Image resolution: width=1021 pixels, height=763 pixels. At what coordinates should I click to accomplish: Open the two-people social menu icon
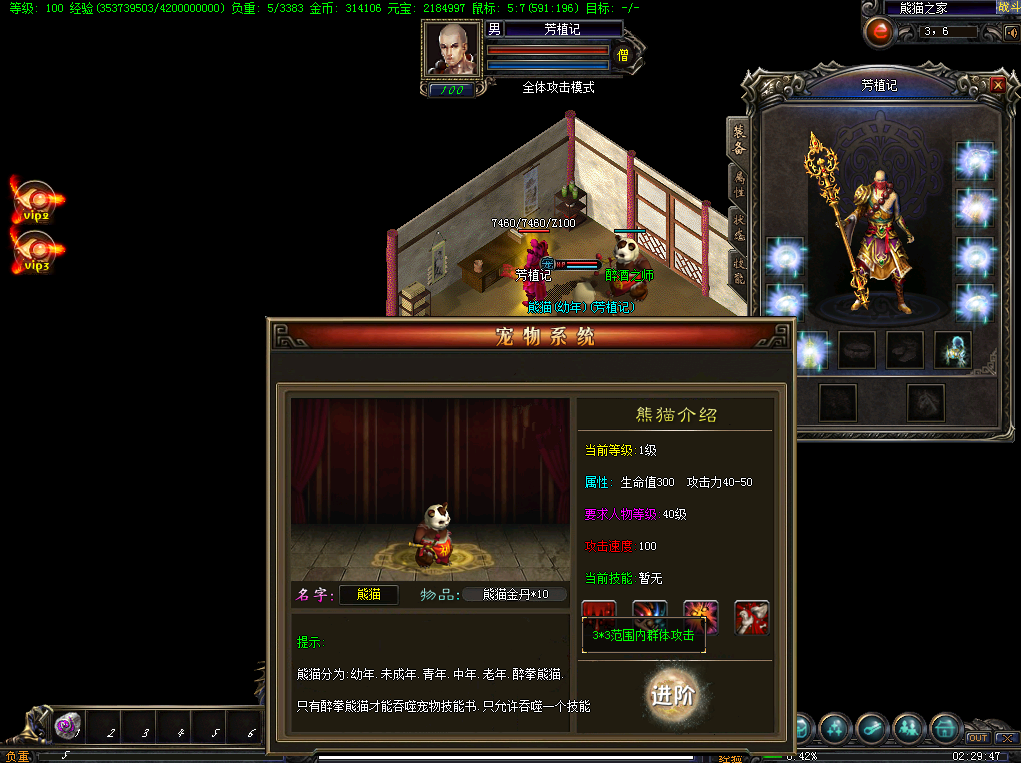click(908, 728)
